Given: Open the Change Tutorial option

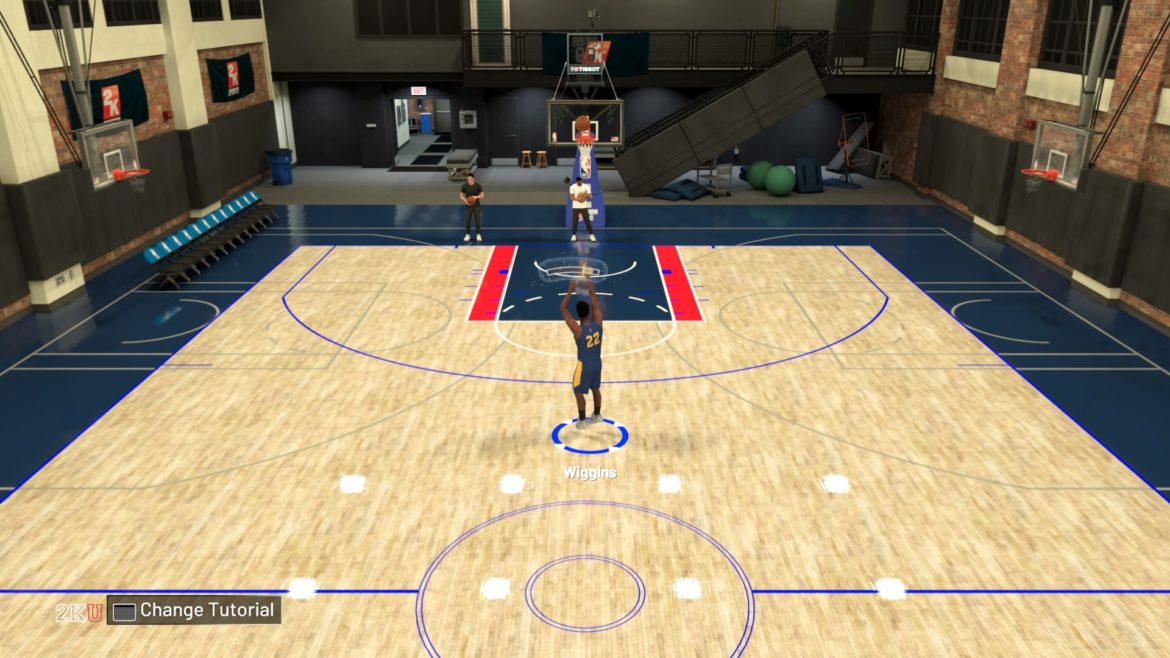Looking at the screenshot, I should 194,610.
